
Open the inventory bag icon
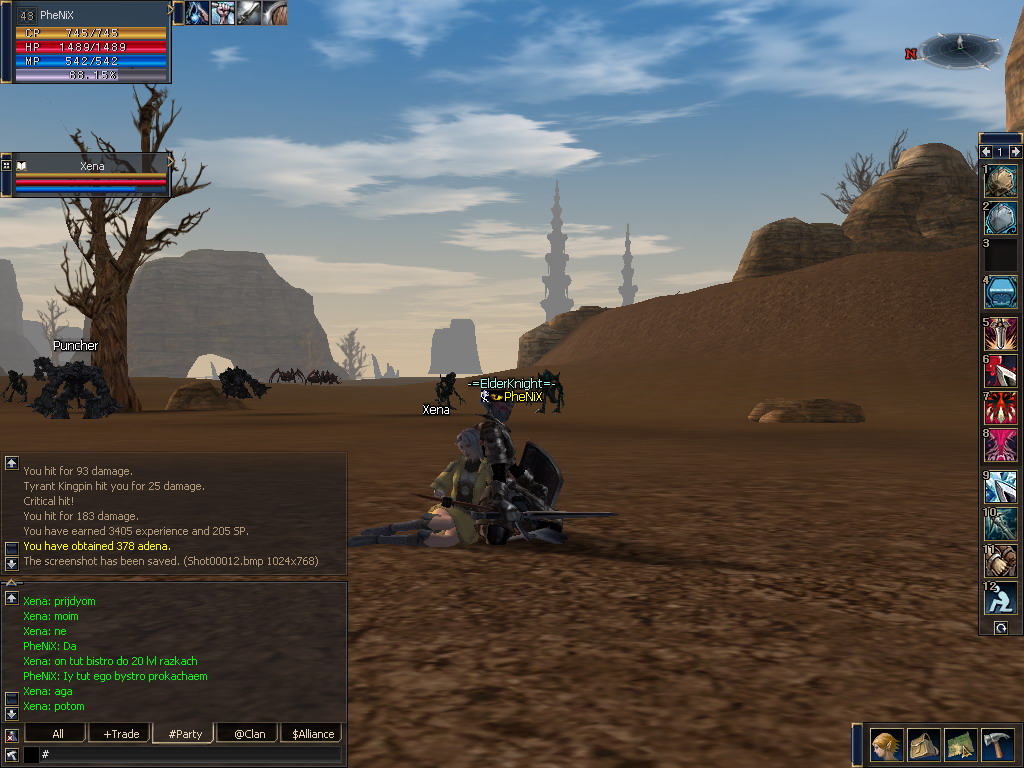[x=924, y=745]
